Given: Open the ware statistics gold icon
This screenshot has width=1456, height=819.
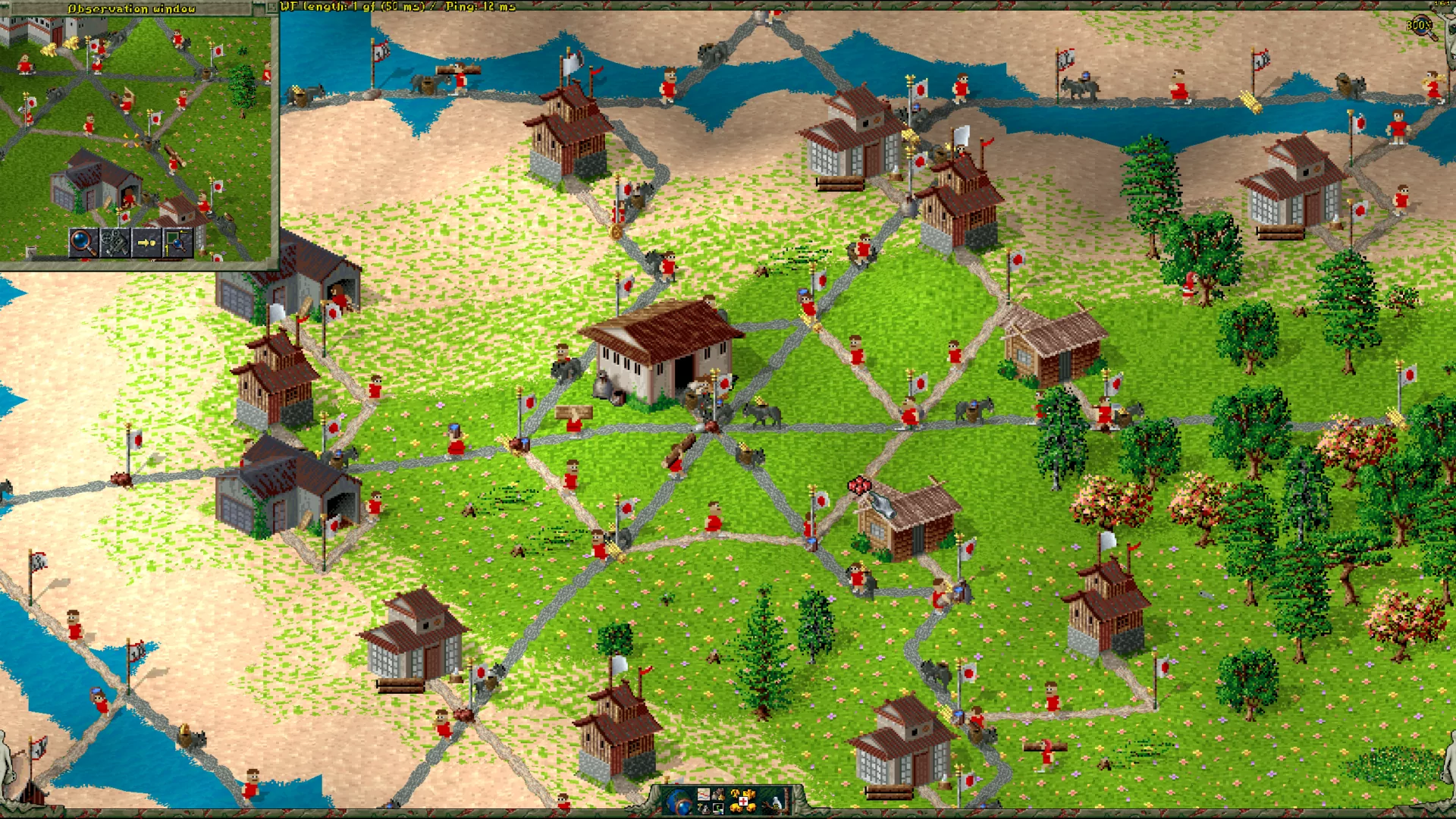Looking at the screenshot, I should pyautogui.click(x=735, y=793).
